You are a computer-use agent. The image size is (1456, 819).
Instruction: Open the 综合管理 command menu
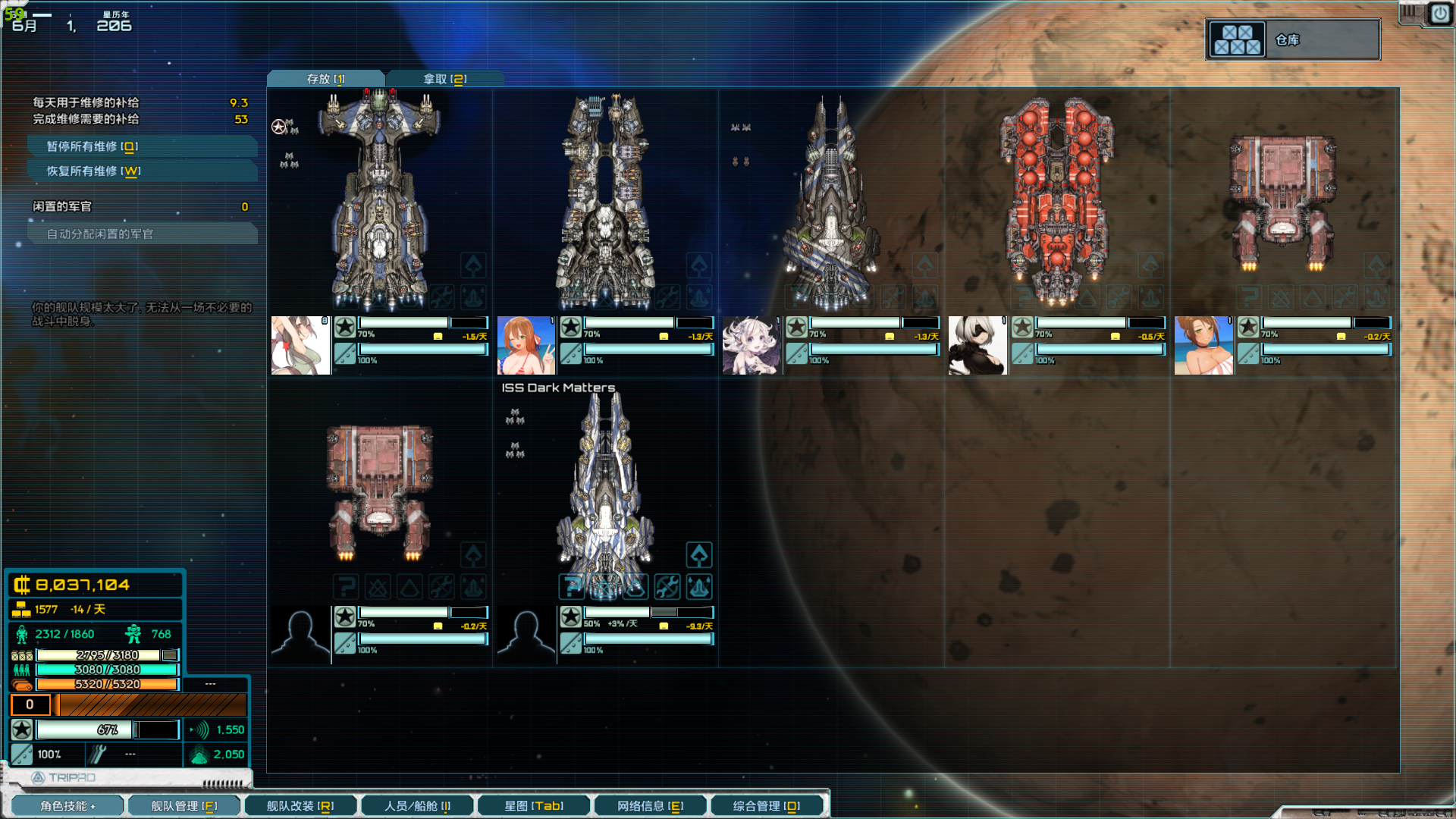(766, 805)
